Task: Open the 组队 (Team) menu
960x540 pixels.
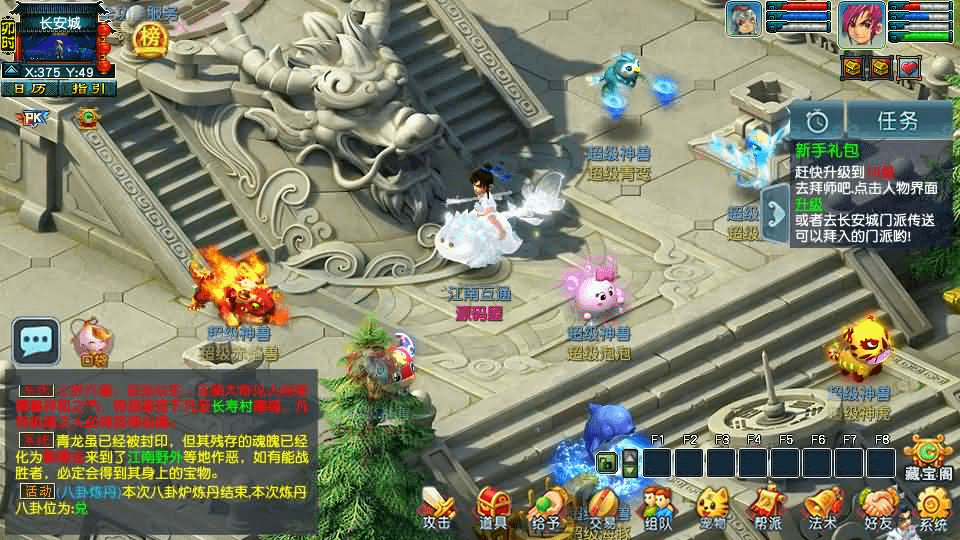Action: [x=657, y=506]
